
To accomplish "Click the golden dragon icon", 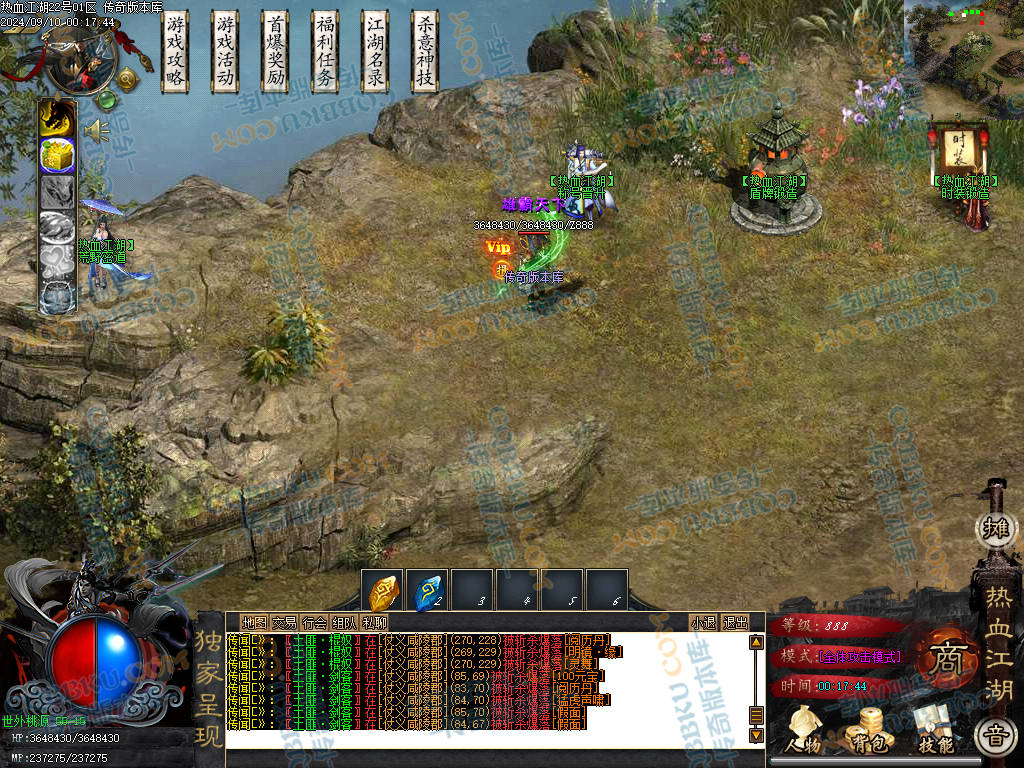I will (57, 119).
